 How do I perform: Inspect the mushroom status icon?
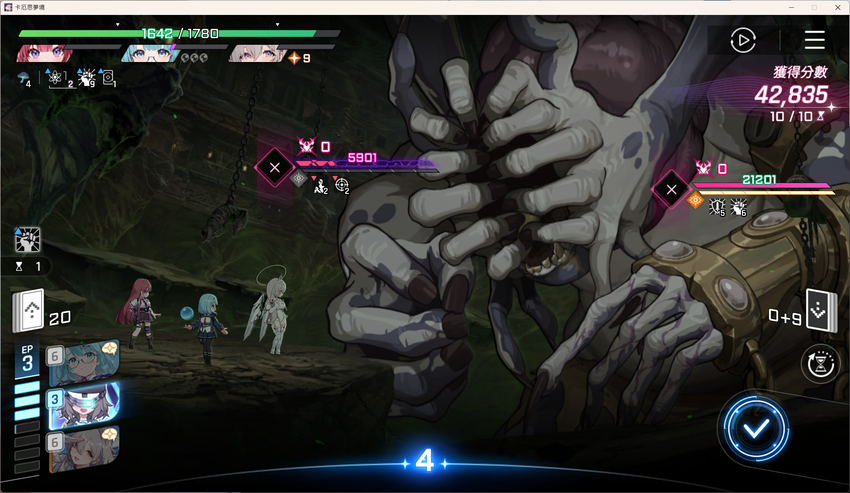(23, 78)
